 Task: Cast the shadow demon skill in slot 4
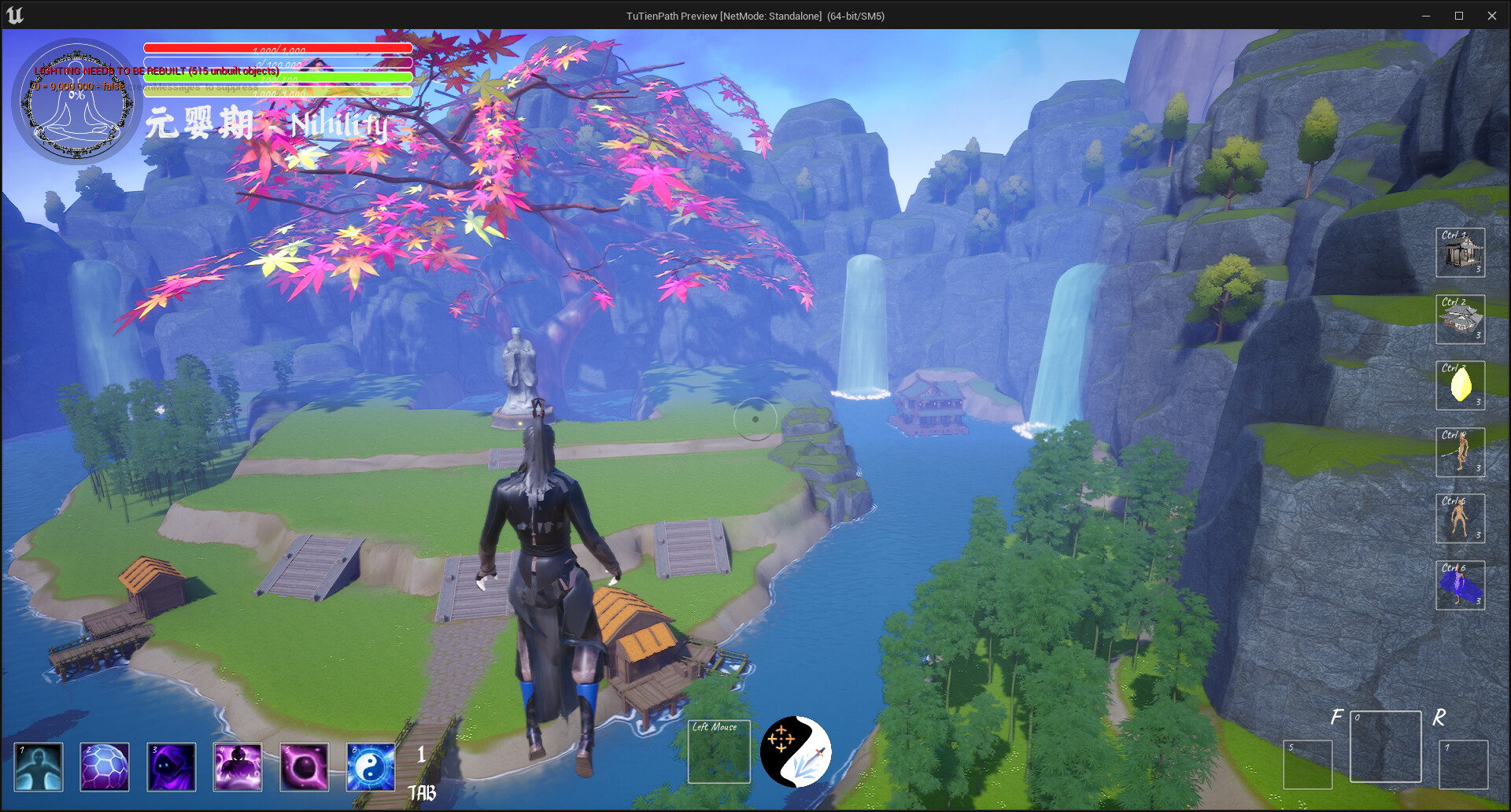click(x=238, y=767)
